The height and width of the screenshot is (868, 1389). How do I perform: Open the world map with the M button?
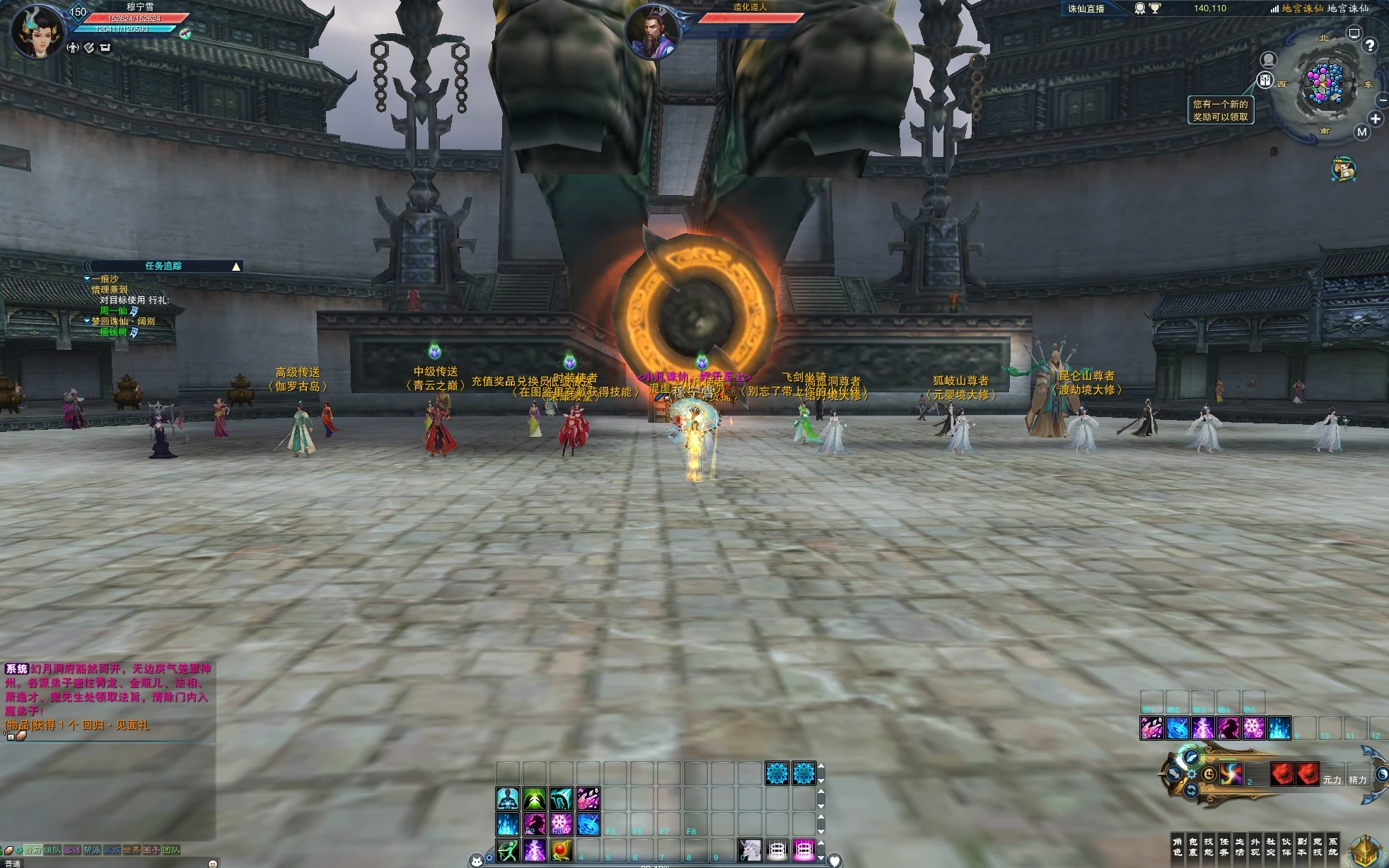[1361, 132]
